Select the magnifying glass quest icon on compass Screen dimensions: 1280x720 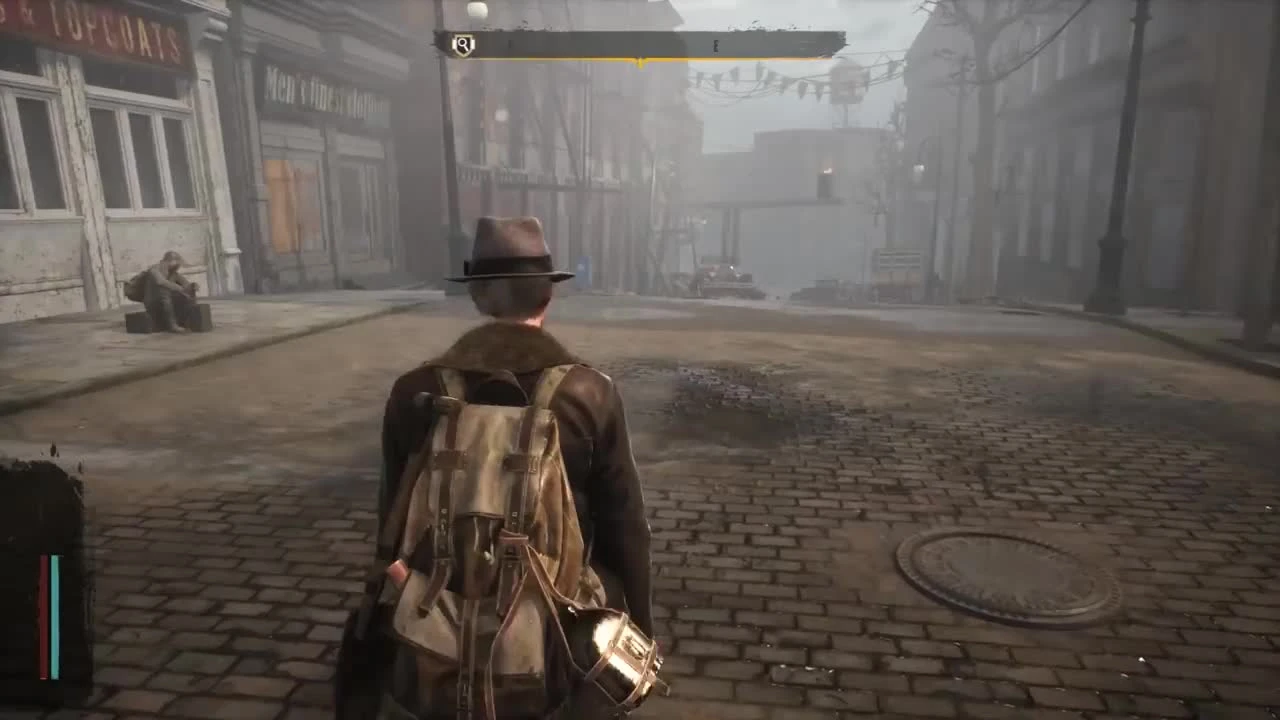click(463, 43)
